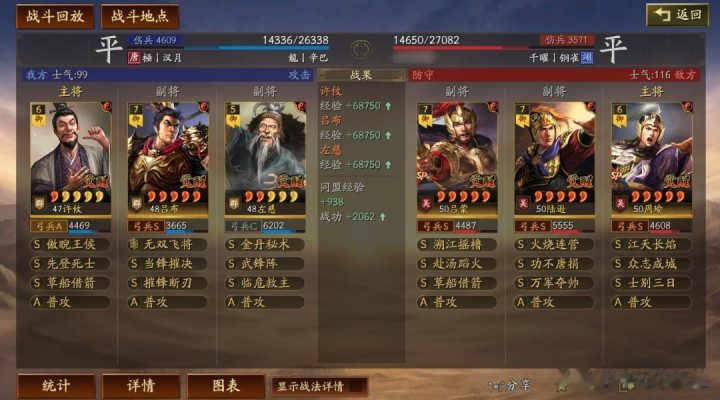Open the 统计 statistics view
Screen dimensions: 720x400
click(56, 385)
